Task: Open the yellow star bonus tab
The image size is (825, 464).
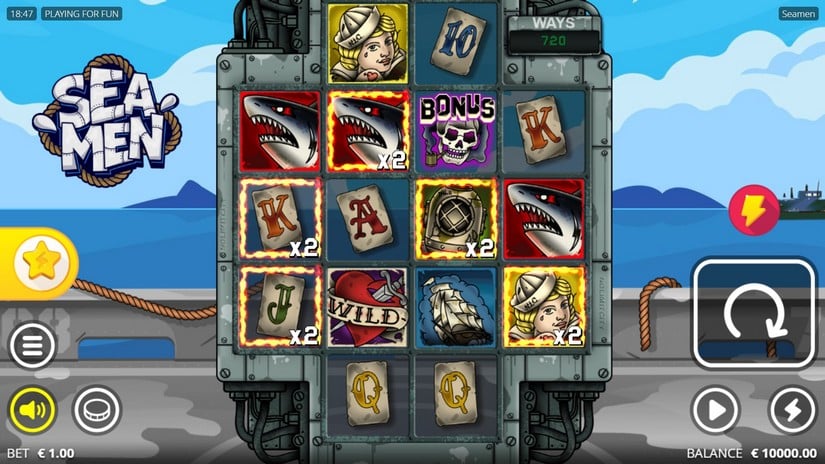Action: pyautogui.click(x=40, y=263)
